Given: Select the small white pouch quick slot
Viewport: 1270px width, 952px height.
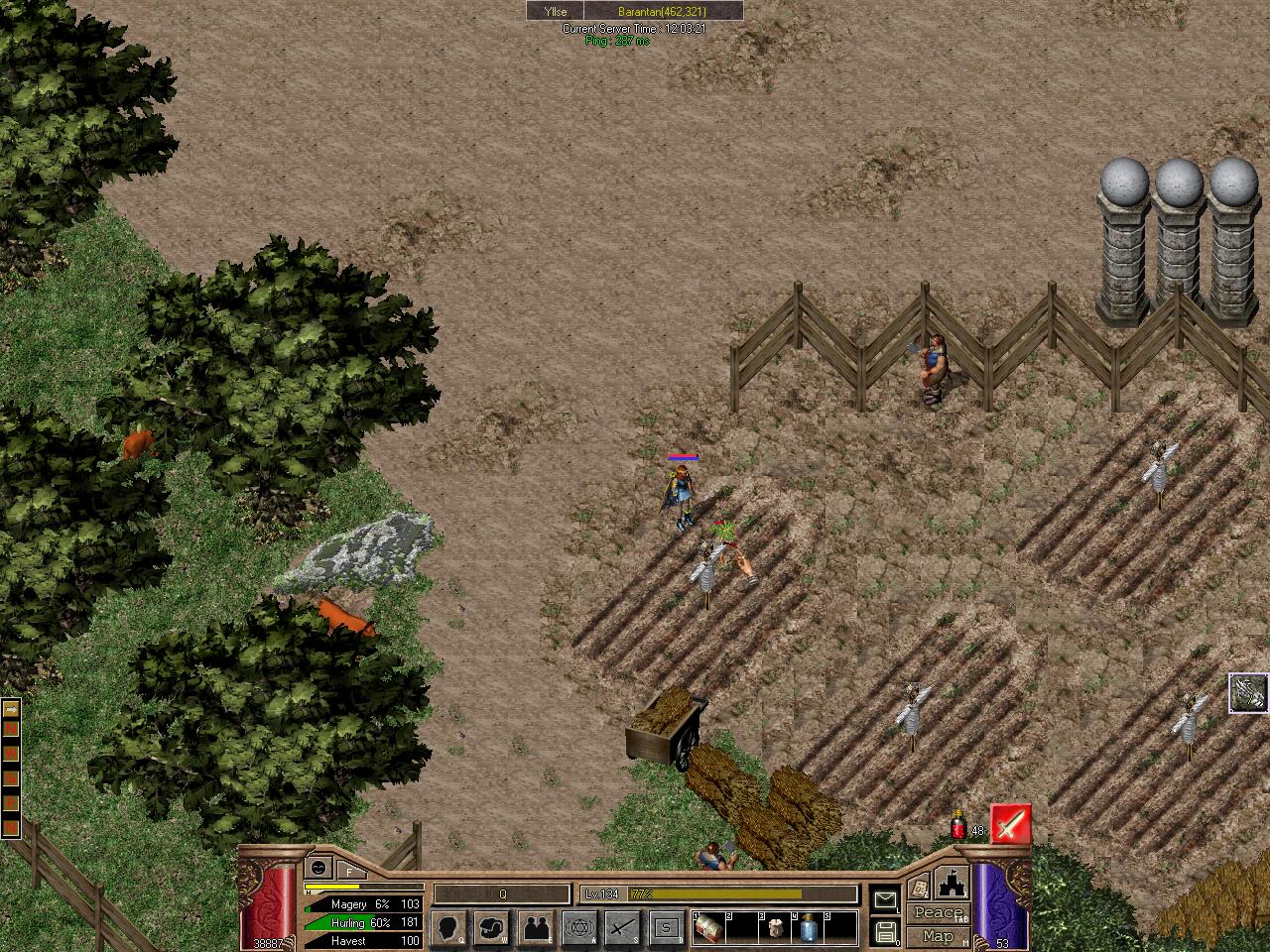Looking at the screenshot, I should (x=775, y=928).
